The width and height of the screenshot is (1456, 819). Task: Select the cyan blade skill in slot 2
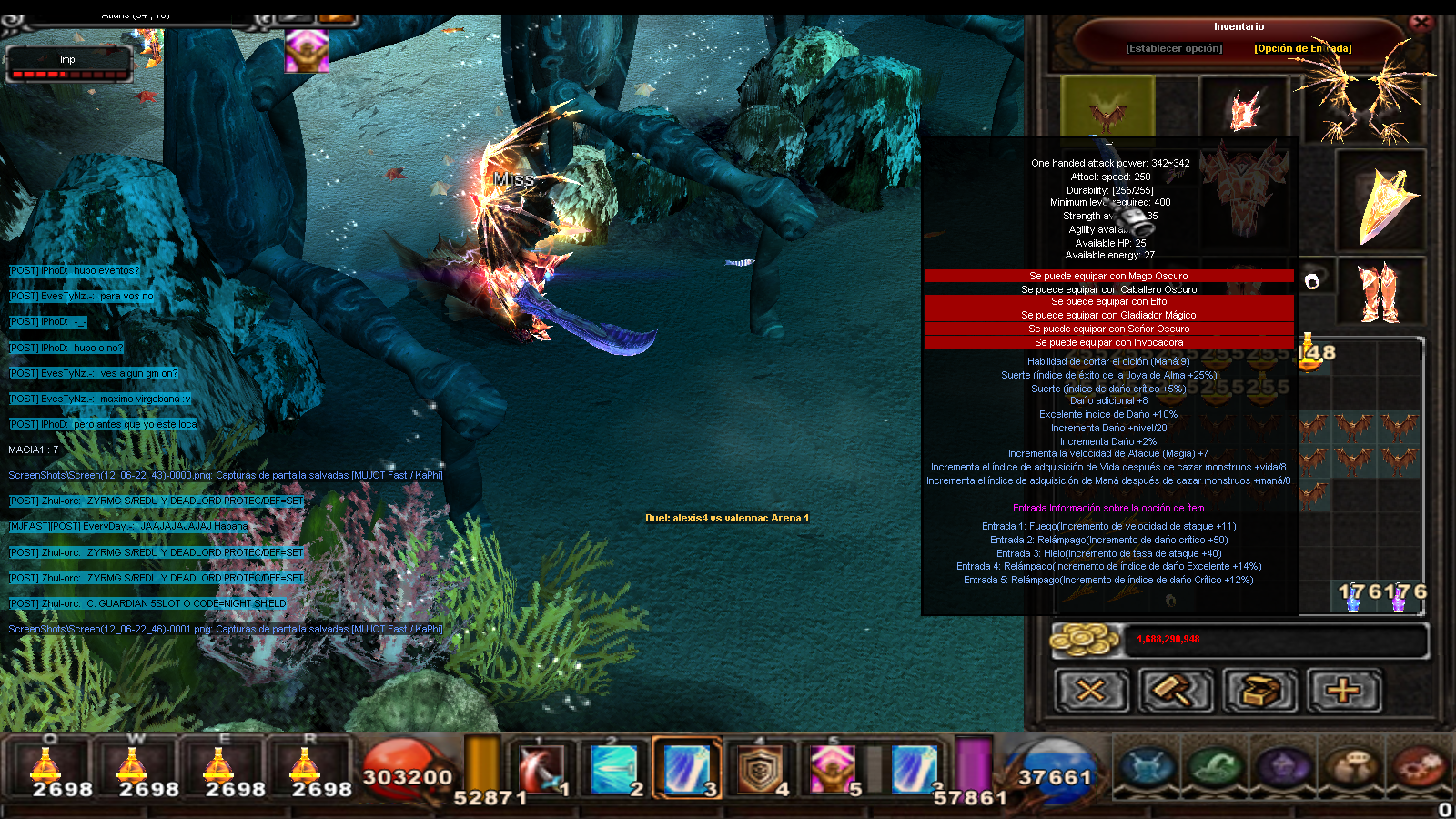[x=614, y=769]
